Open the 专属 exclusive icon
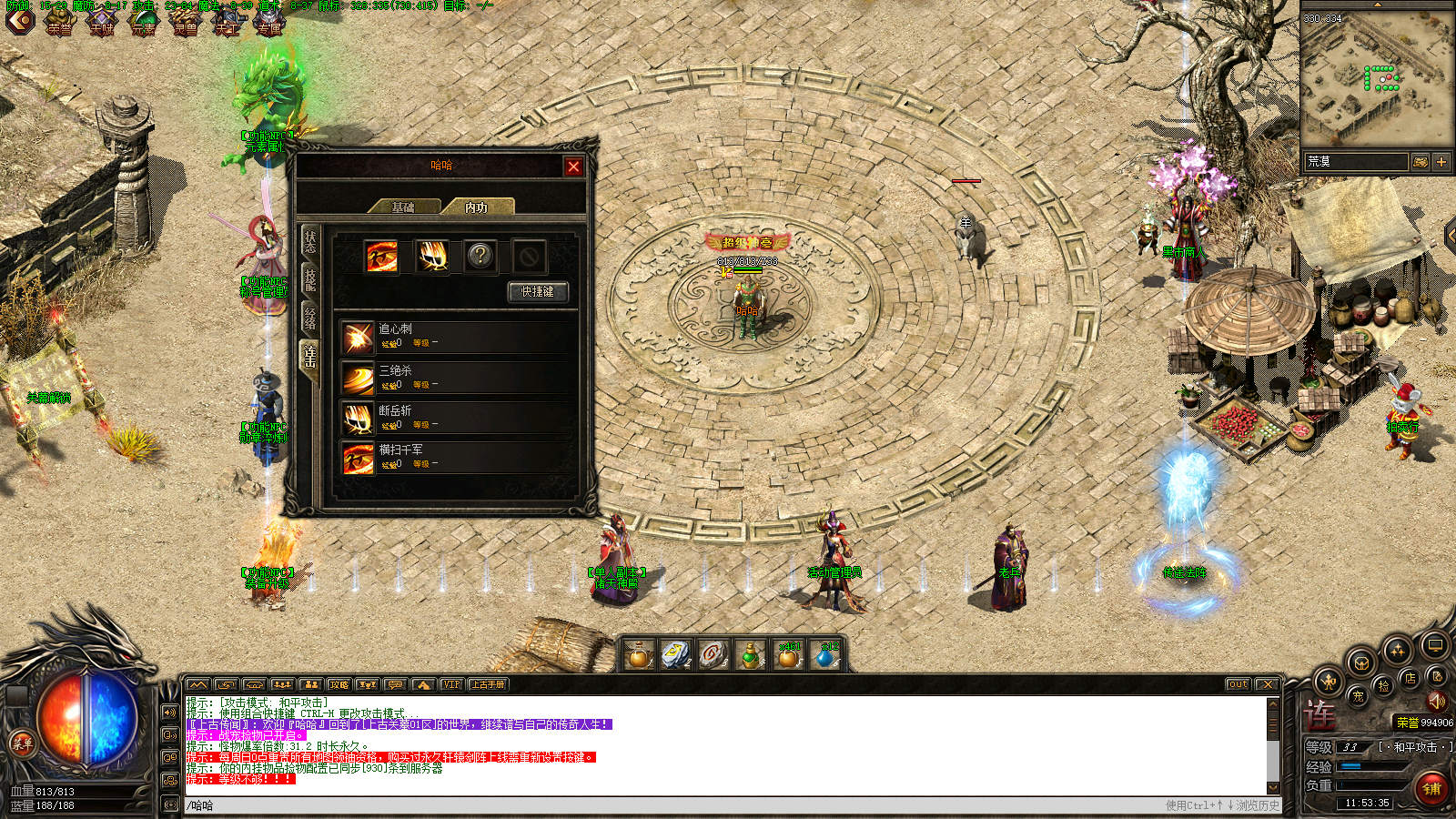 pos(269,20)
